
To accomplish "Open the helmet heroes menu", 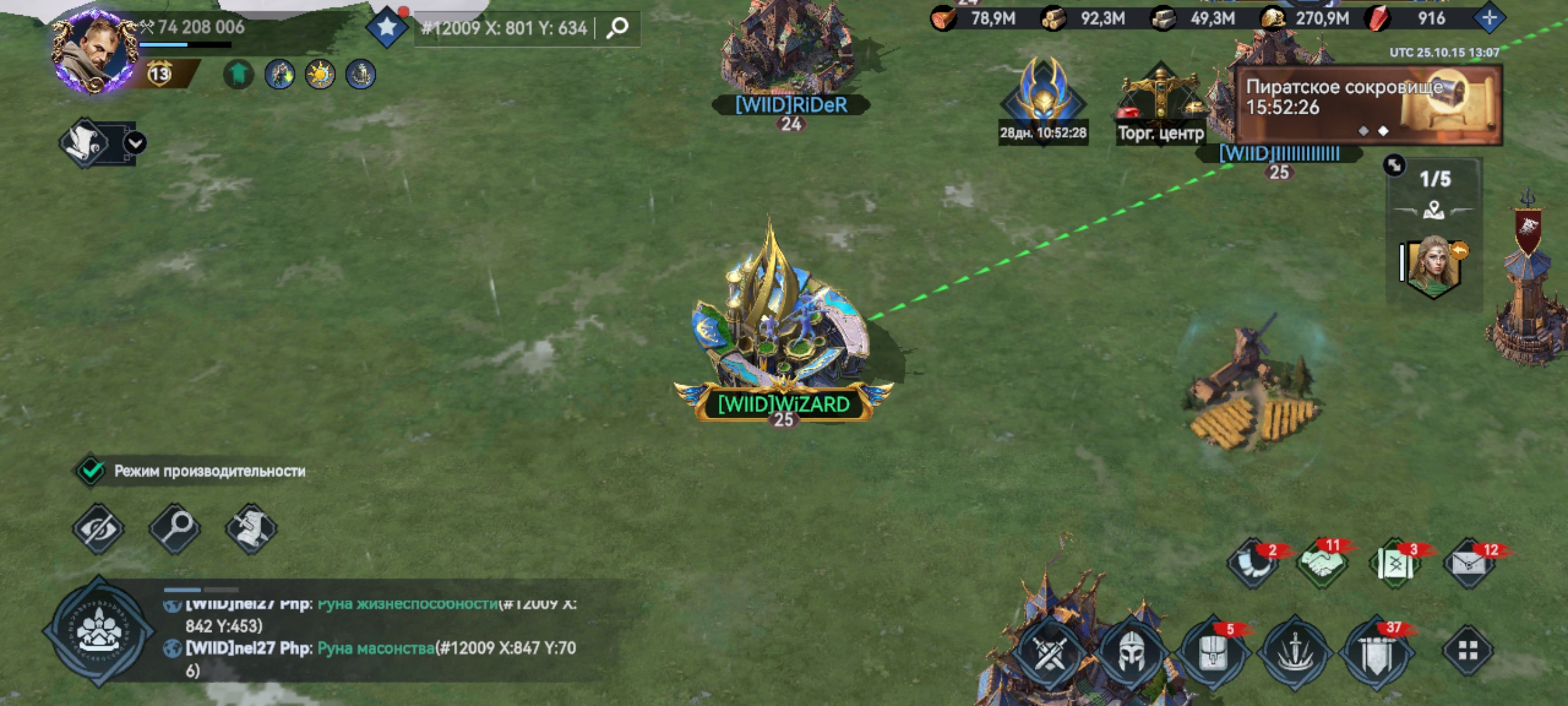I will 1132,652.
